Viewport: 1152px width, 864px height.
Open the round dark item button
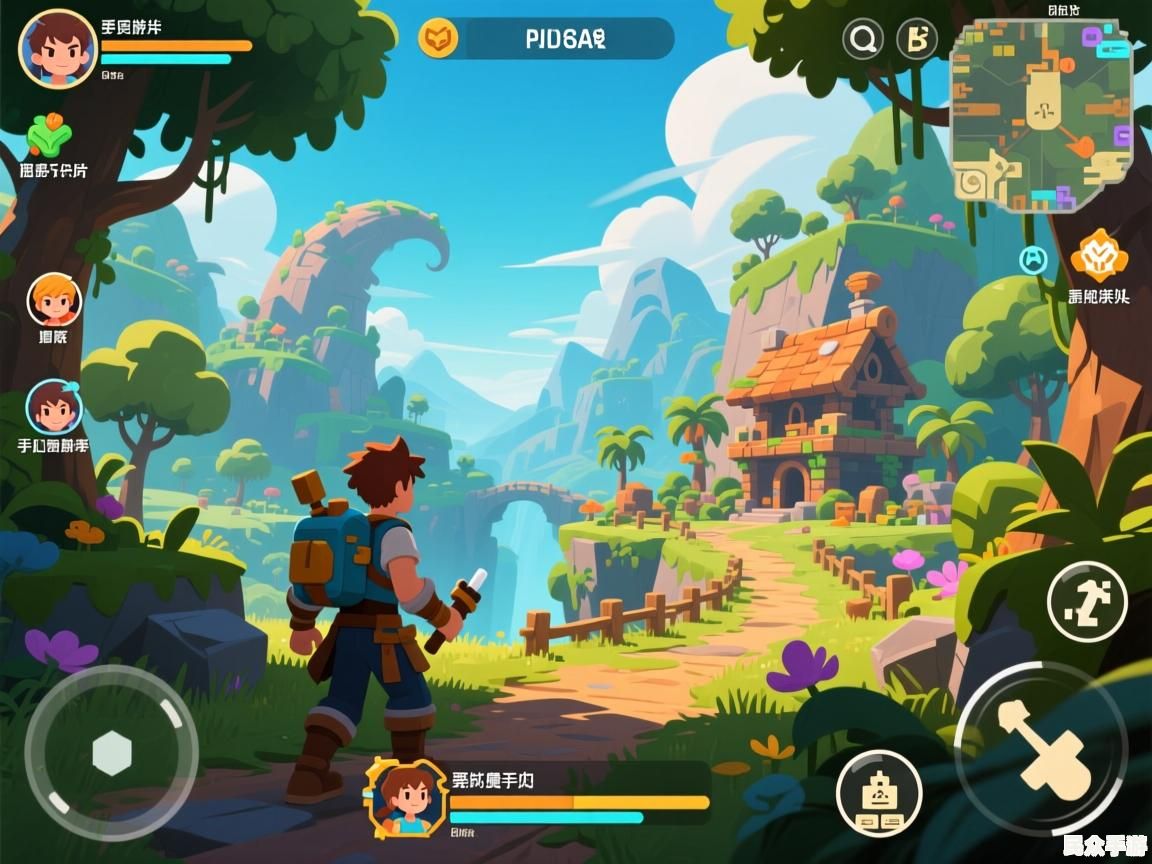878,793
